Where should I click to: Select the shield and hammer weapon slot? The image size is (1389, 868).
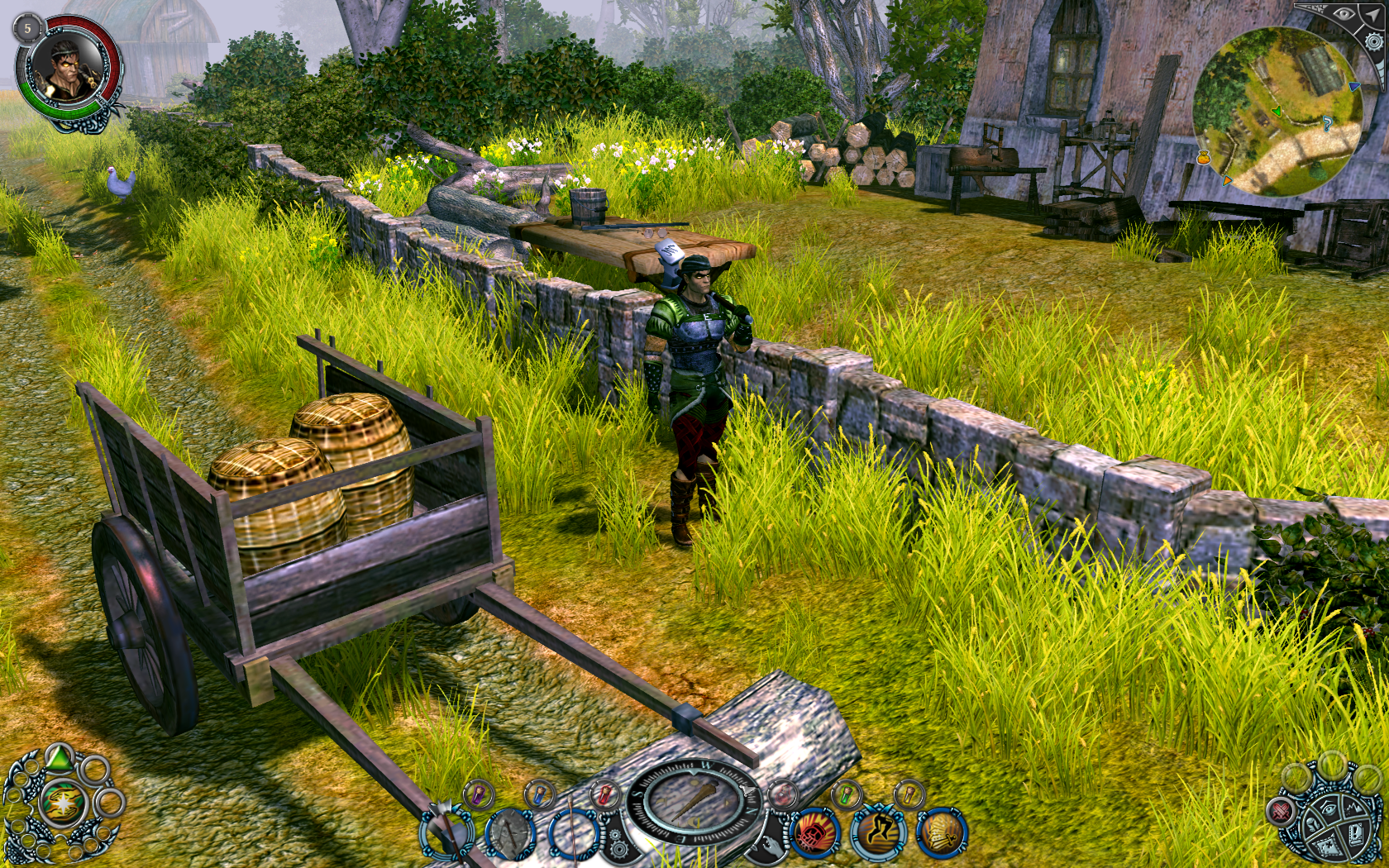[x=510, y=835]
